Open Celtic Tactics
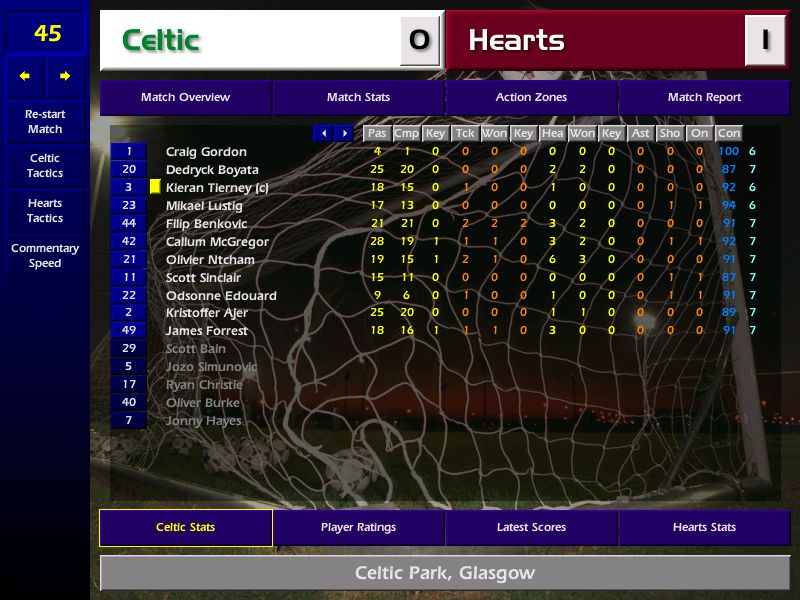The width and height of the screenshot is (800, 600). (x=45, y=165)
